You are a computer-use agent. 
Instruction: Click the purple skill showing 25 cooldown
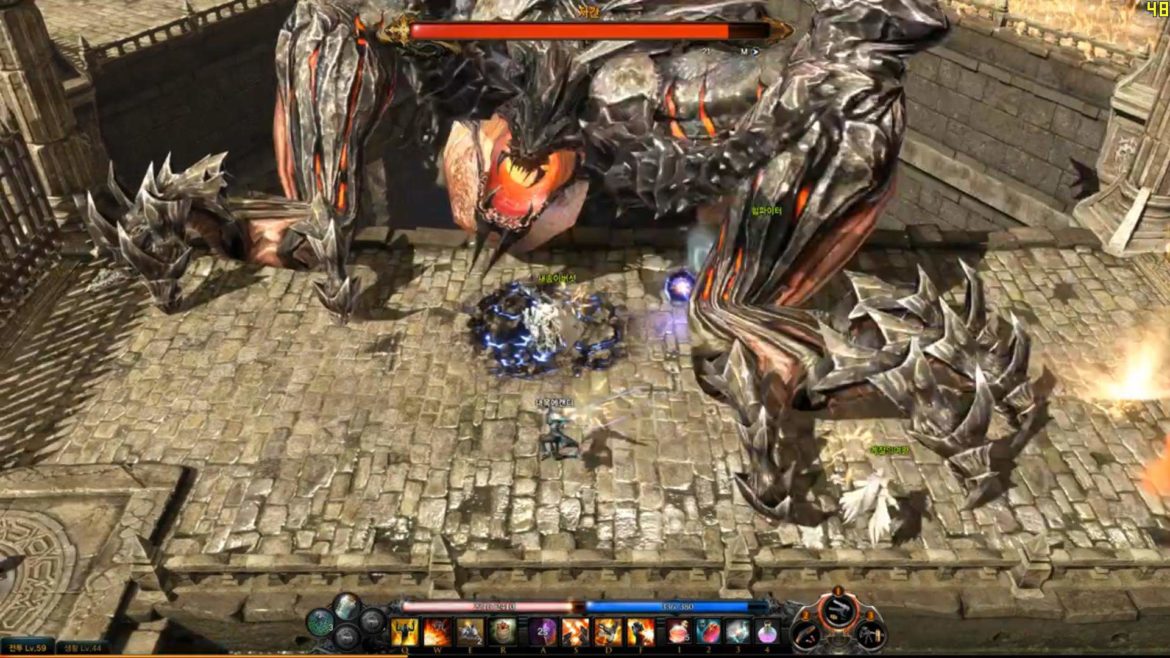[543, 632]
